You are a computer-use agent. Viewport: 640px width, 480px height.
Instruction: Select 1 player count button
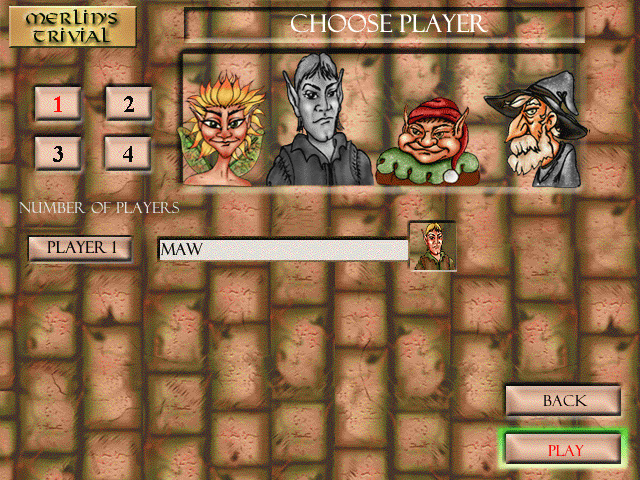pos(58,103)
